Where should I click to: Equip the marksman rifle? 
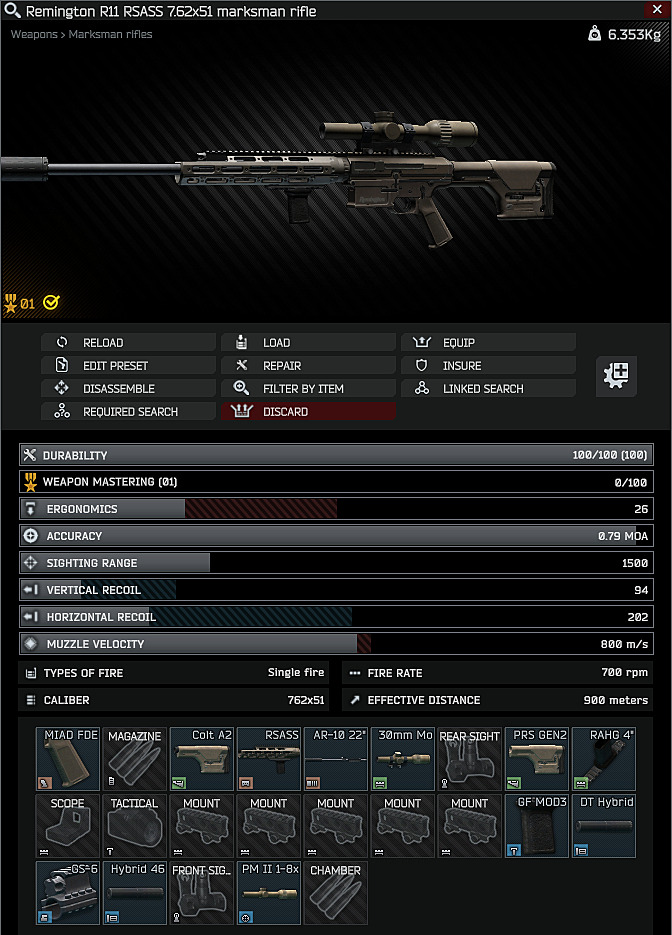tap(488, 343)
